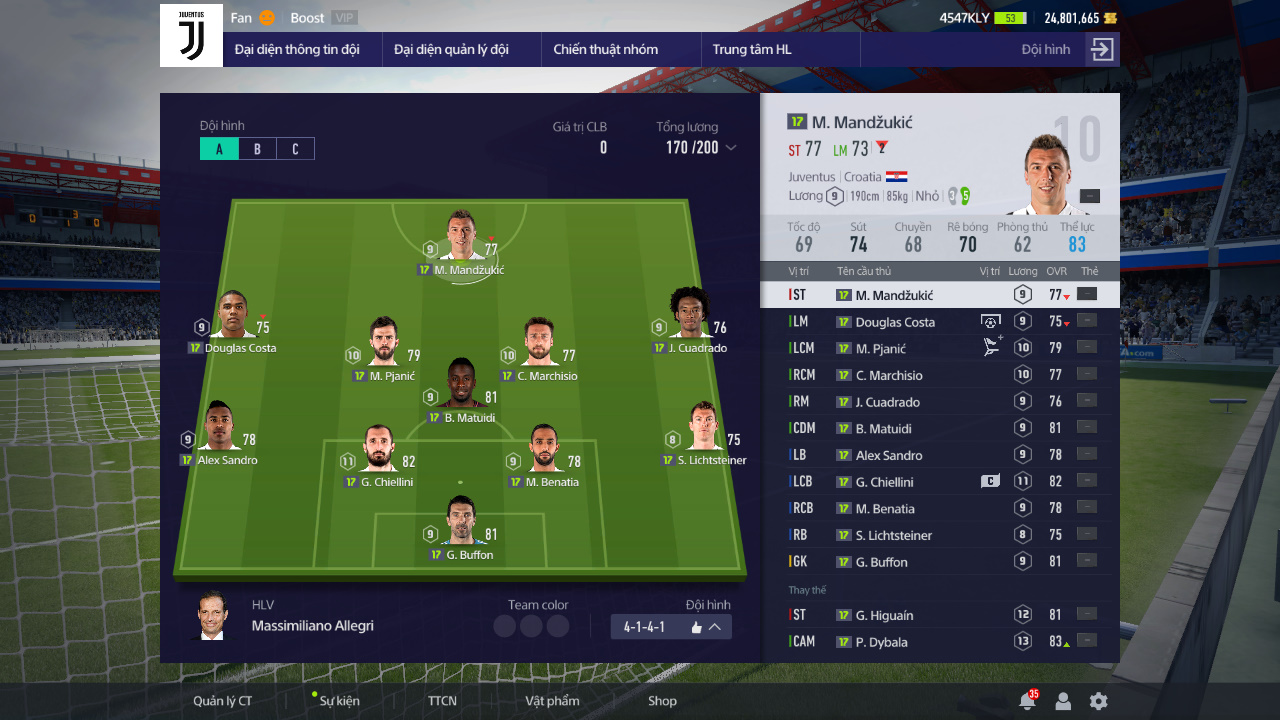Choose J. Cuadrado card on the pitch
The height and width of the screenshot is (720, 1280).
coord(690,320)
